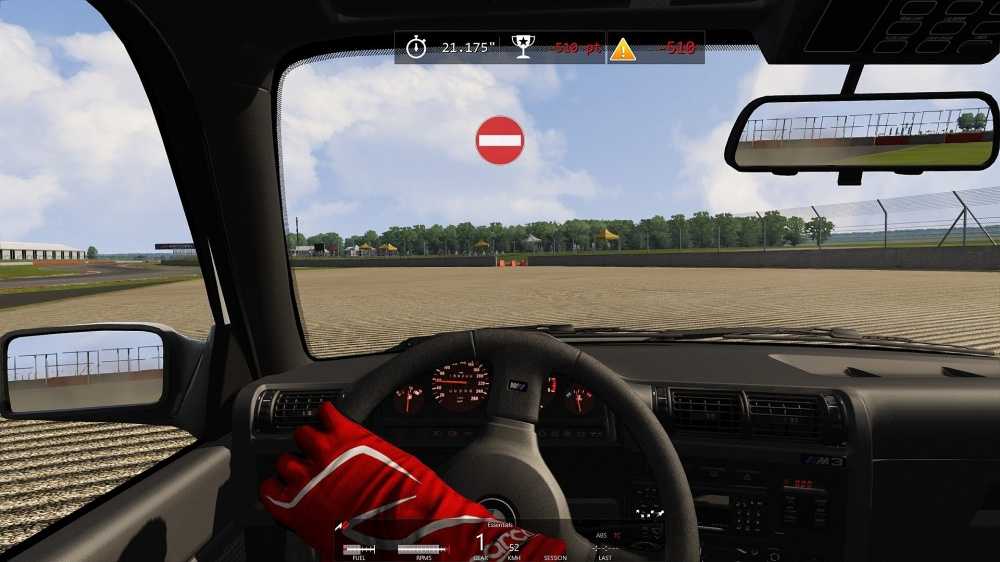The image size is (1000, 562).
Task: Click the trophy points icon
Action: [523, 47]
